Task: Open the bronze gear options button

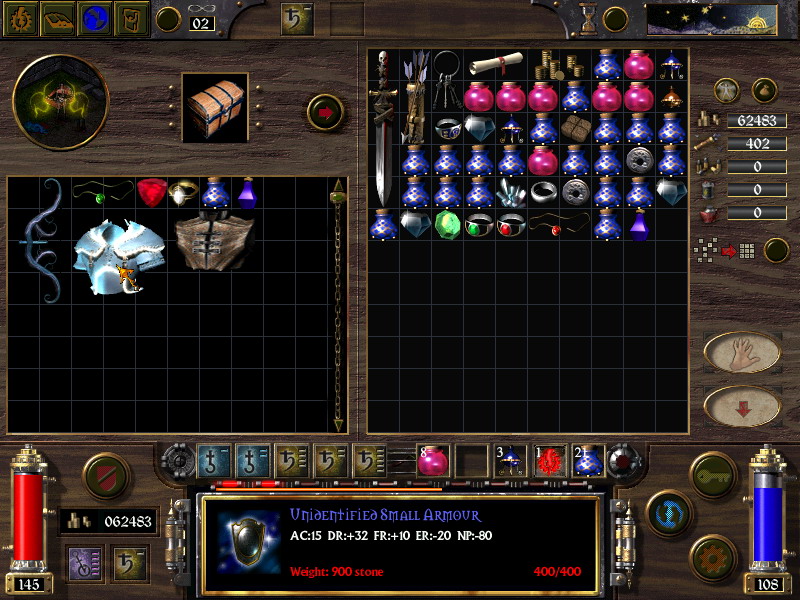Action: pos(712,556)
